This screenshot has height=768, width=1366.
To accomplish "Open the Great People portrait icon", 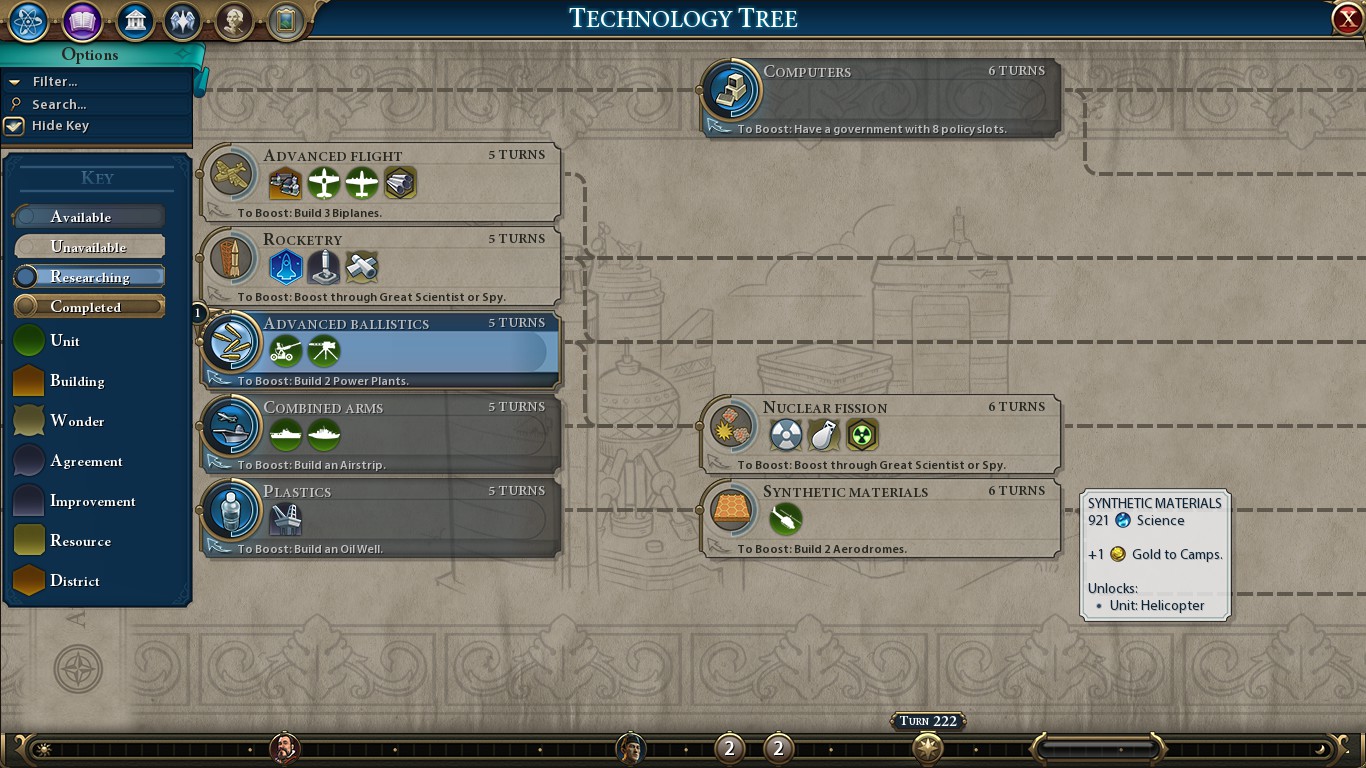I will click(x=234, y=20).
